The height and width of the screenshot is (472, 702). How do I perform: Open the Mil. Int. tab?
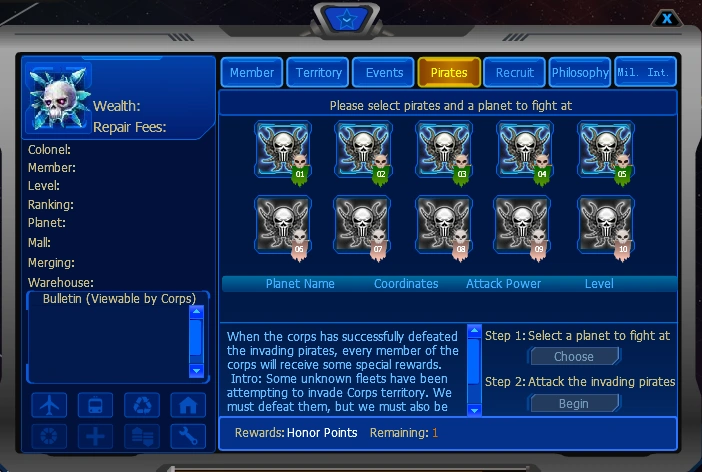(x=645, y=73)
